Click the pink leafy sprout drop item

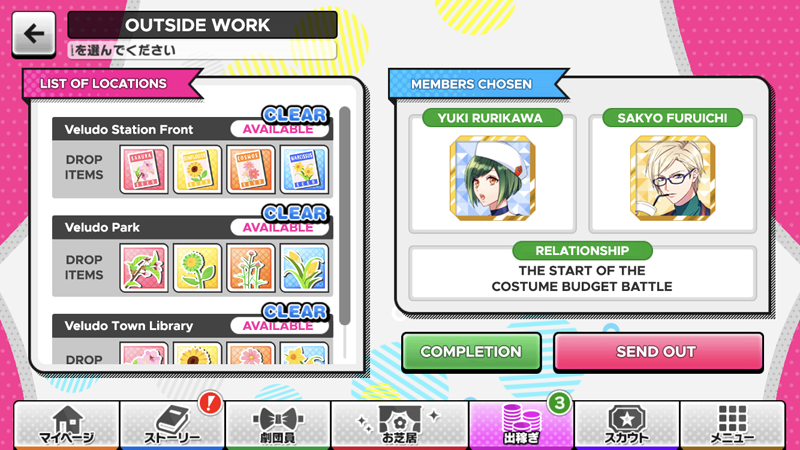coord(144,268)
